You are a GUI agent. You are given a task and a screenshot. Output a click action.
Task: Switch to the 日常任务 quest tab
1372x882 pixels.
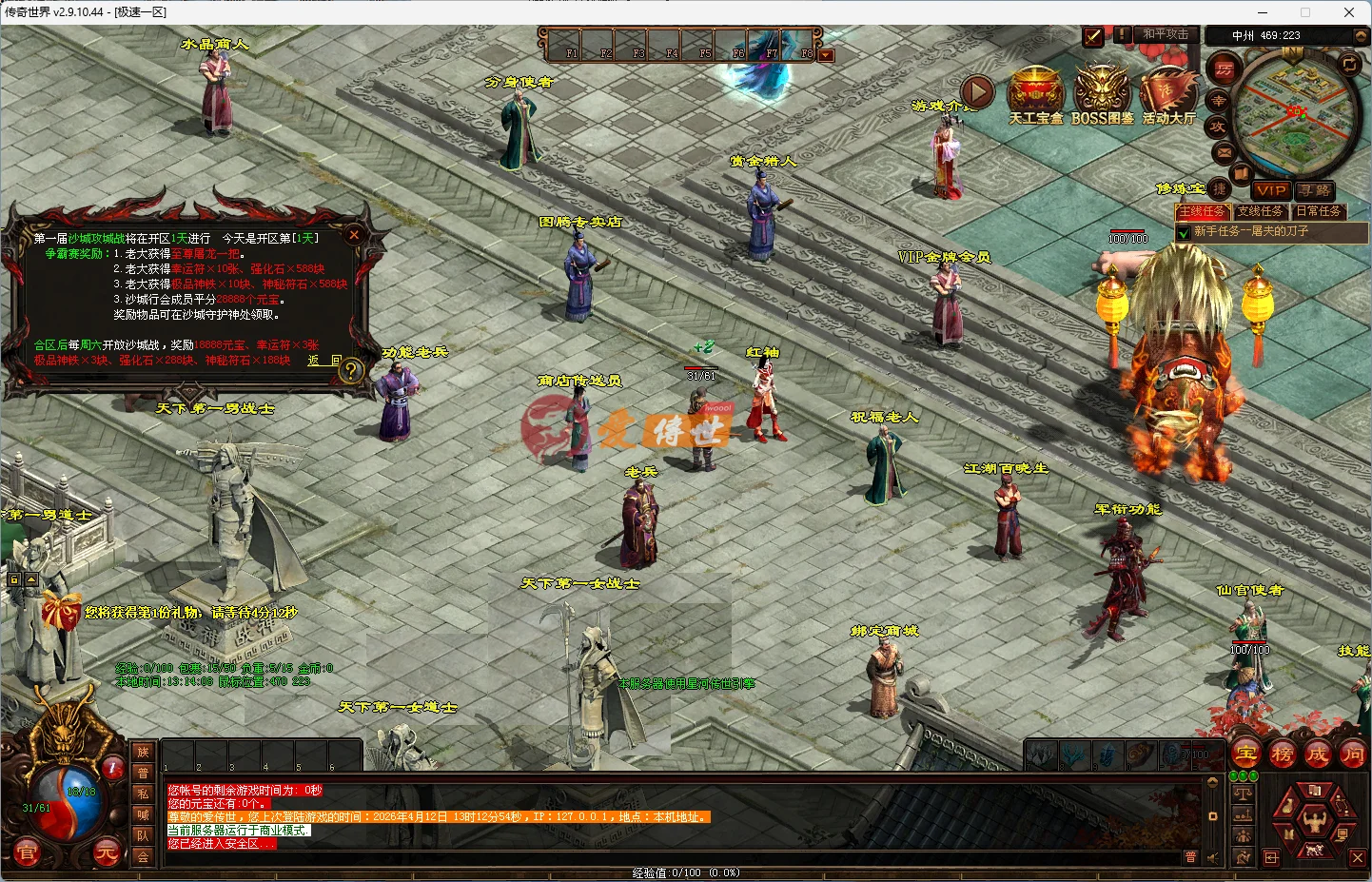[x=1319, y=211]
